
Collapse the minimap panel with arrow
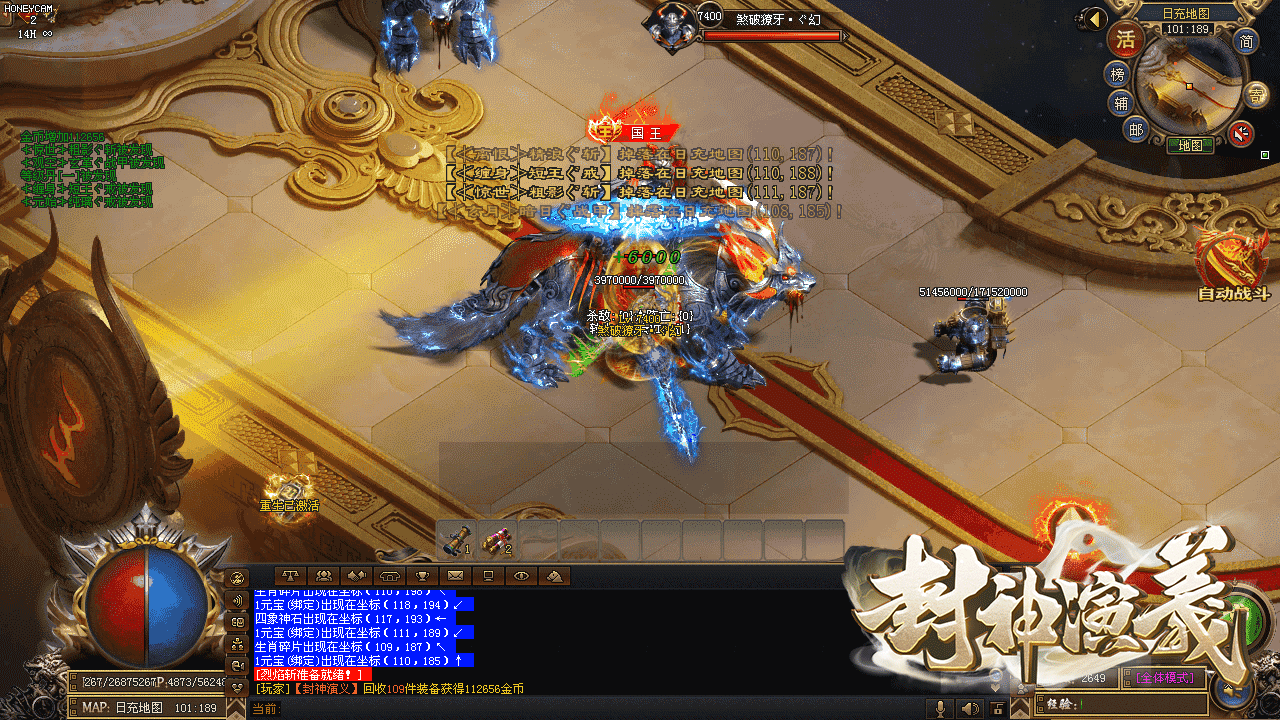click(1097, 19)
